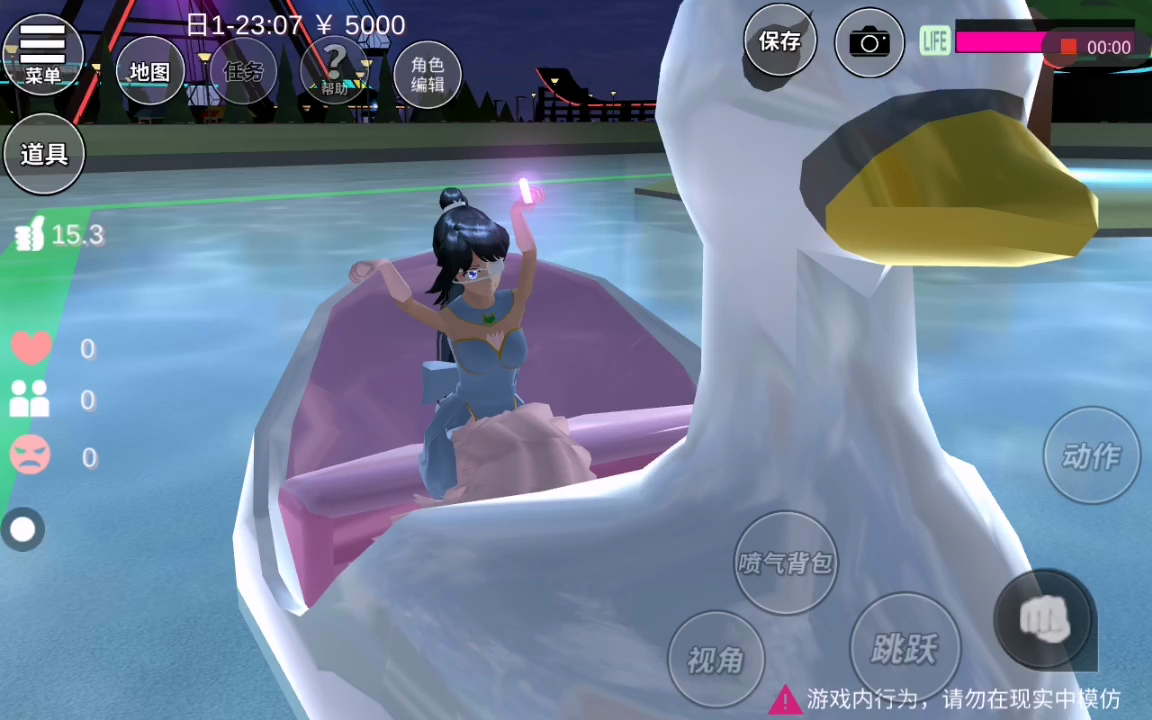
Task: Activate the 喷气背包 jetpack button
Action: 785,562
